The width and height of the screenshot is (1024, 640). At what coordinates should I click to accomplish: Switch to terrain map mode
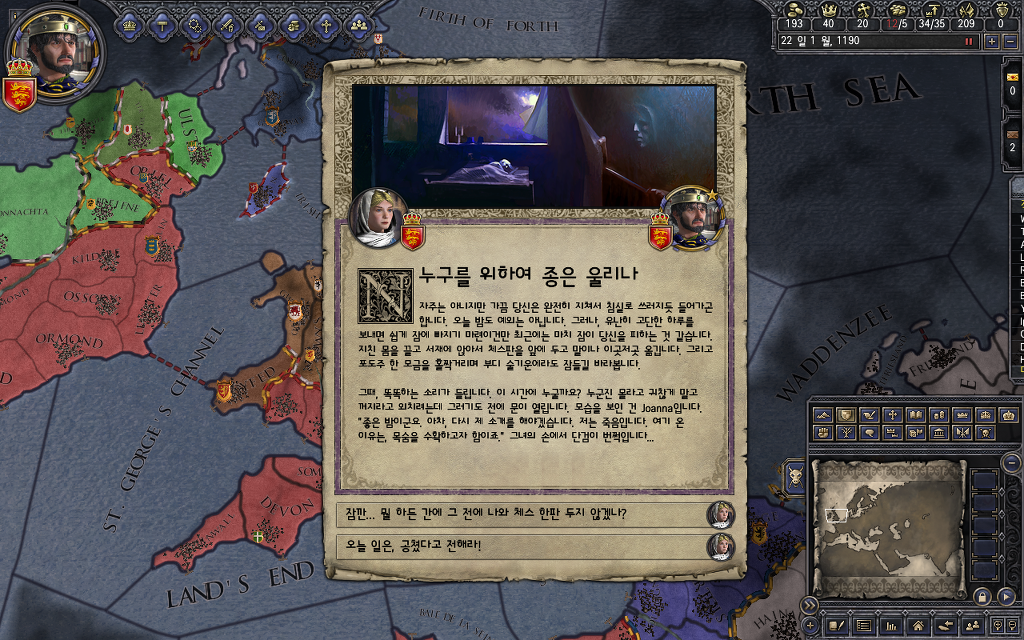click(823, 415)
